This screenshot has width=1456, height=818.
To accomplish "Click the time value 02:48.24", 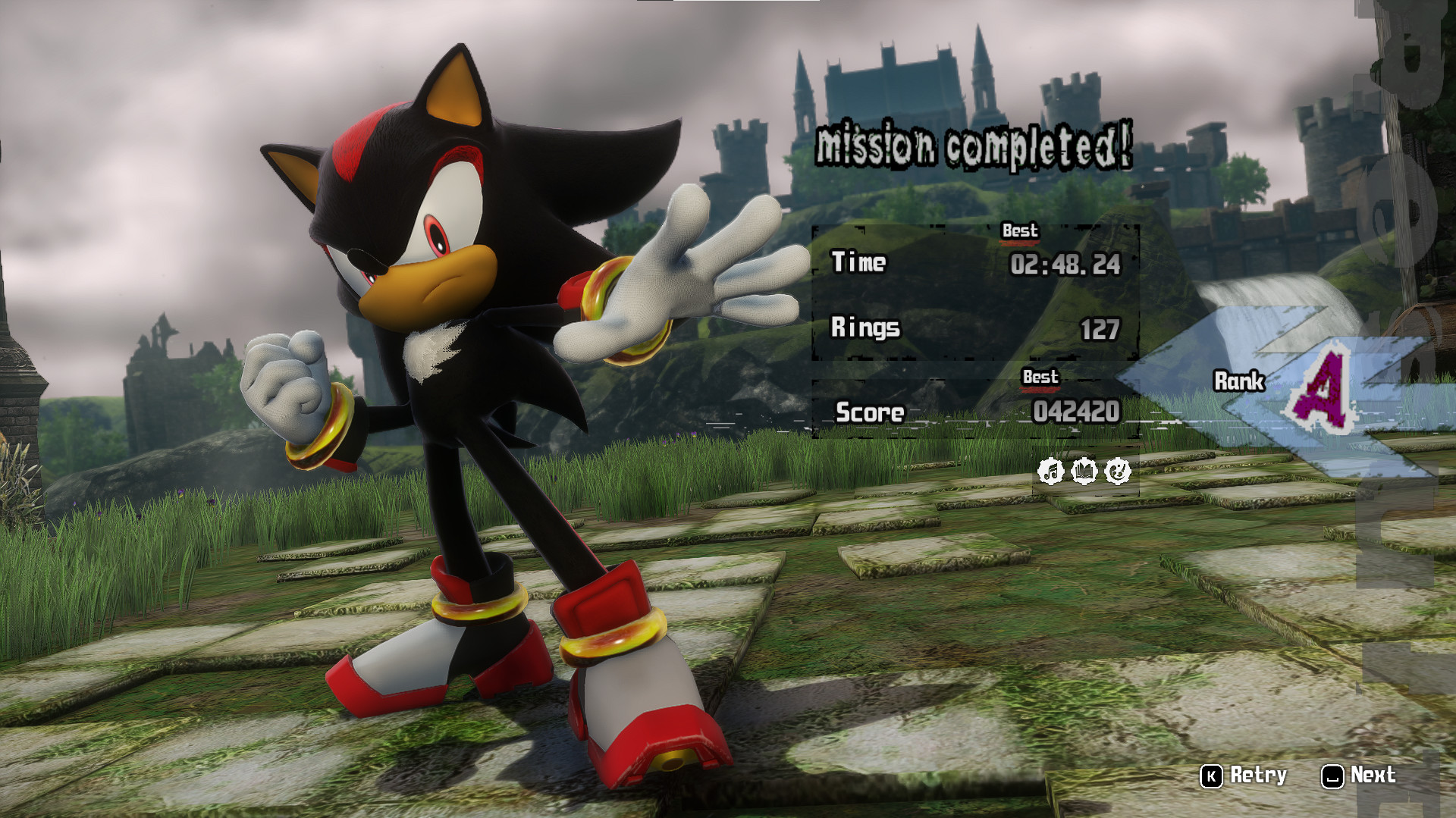I will click(1065, 264).
